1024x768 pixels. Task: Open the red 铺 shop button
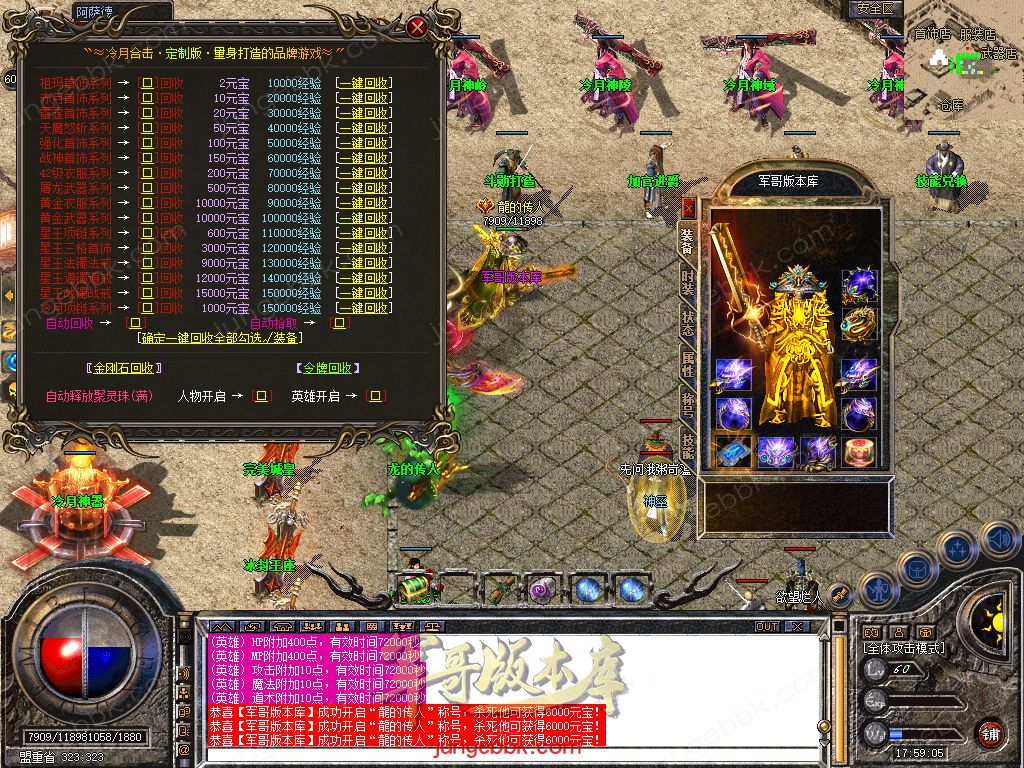pos(990,733)
